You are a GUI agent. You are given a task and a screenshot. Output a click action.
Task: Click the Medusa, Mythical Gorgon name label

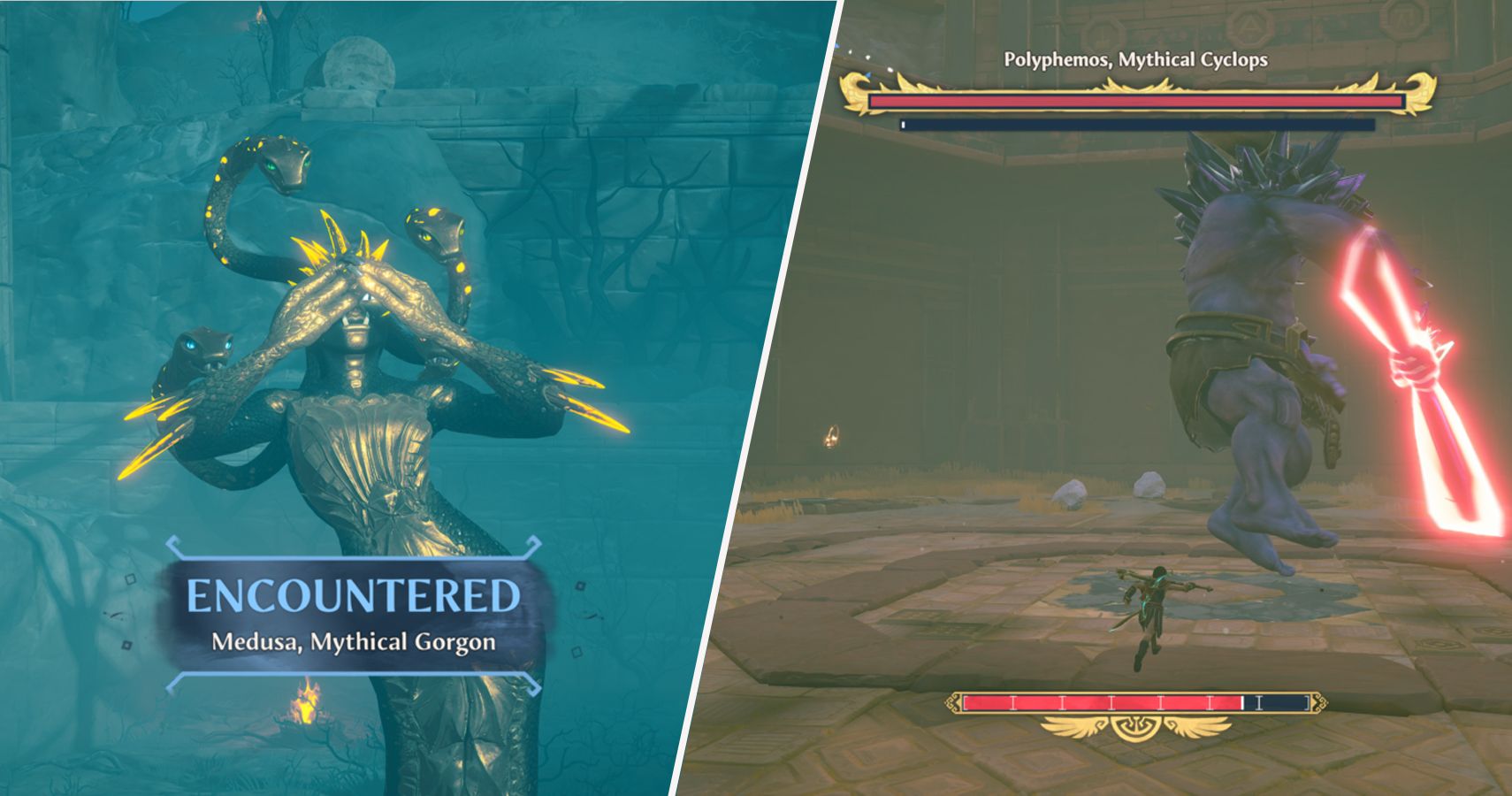click(x=352, y=643)
